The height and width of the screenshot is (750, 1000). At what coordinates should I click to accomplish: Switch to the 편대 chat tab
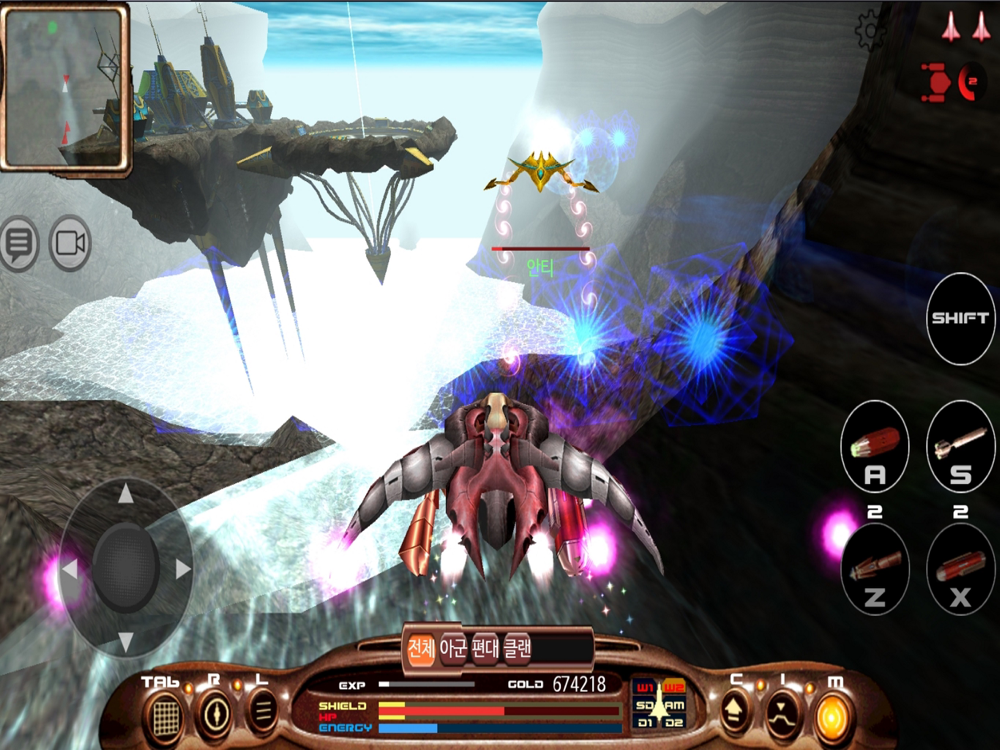485,649
